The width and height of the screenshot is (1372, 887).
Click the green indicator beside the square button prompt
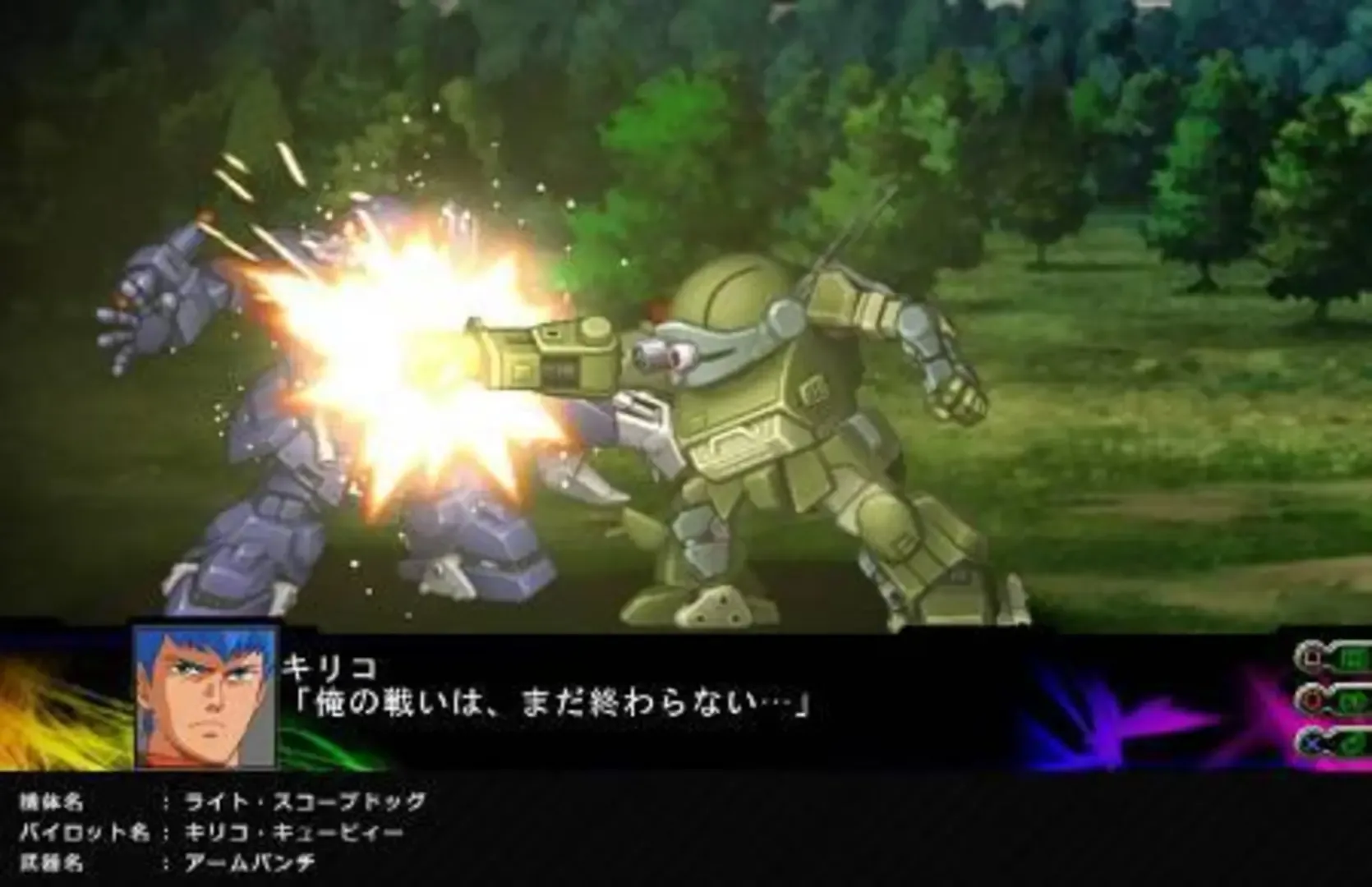[x=1354, y=657]
